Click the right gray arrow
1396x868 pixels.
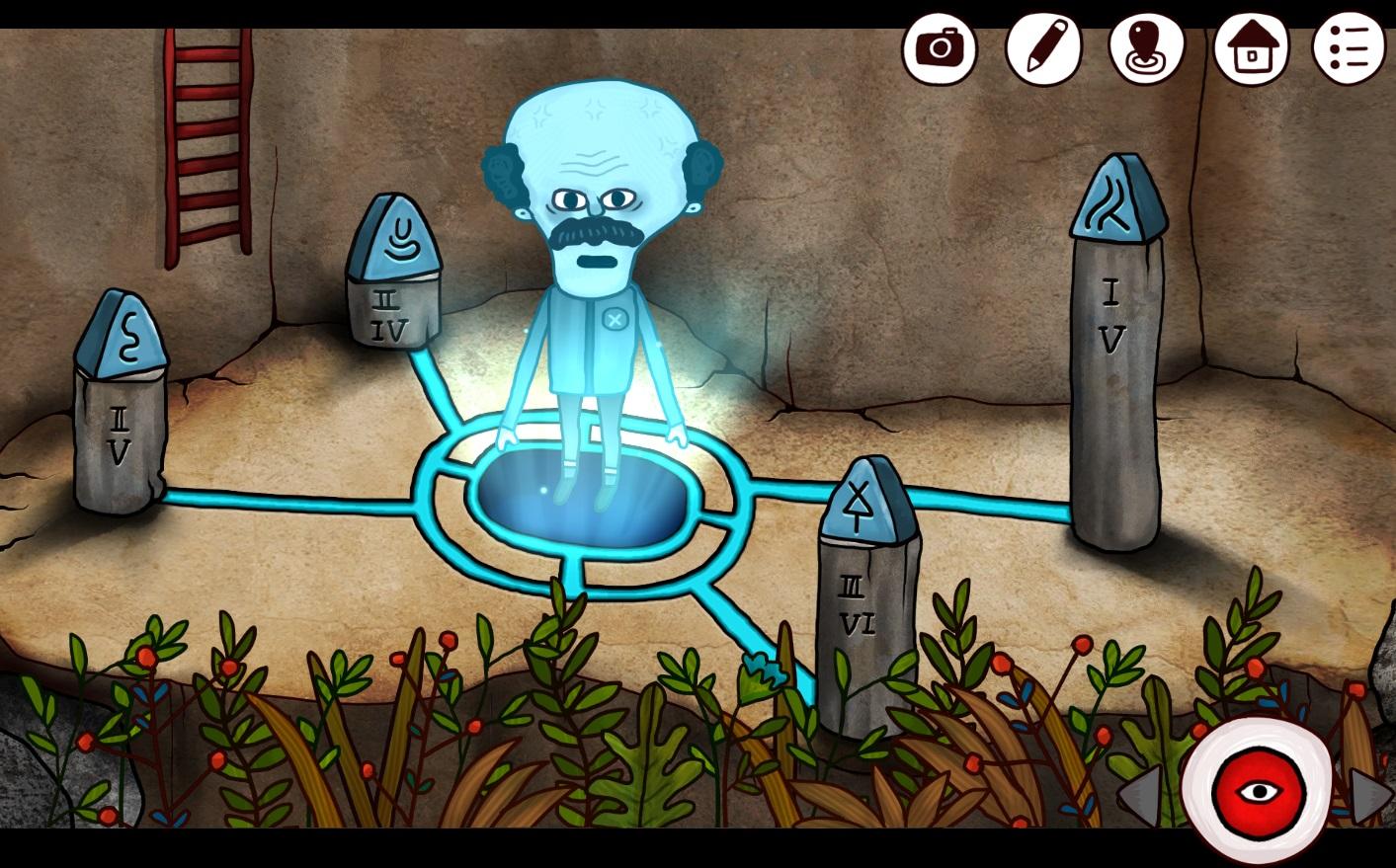1370,794
